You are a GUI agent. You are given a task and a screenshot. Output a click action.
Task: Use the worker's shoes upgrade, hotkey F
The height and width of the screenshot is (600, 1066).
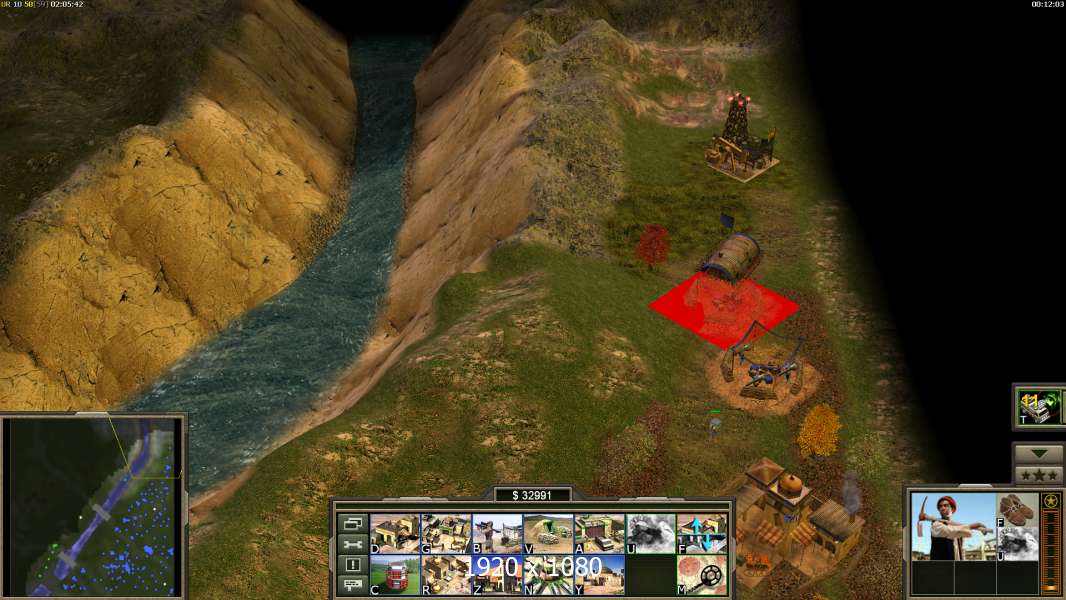point(1017,509)
